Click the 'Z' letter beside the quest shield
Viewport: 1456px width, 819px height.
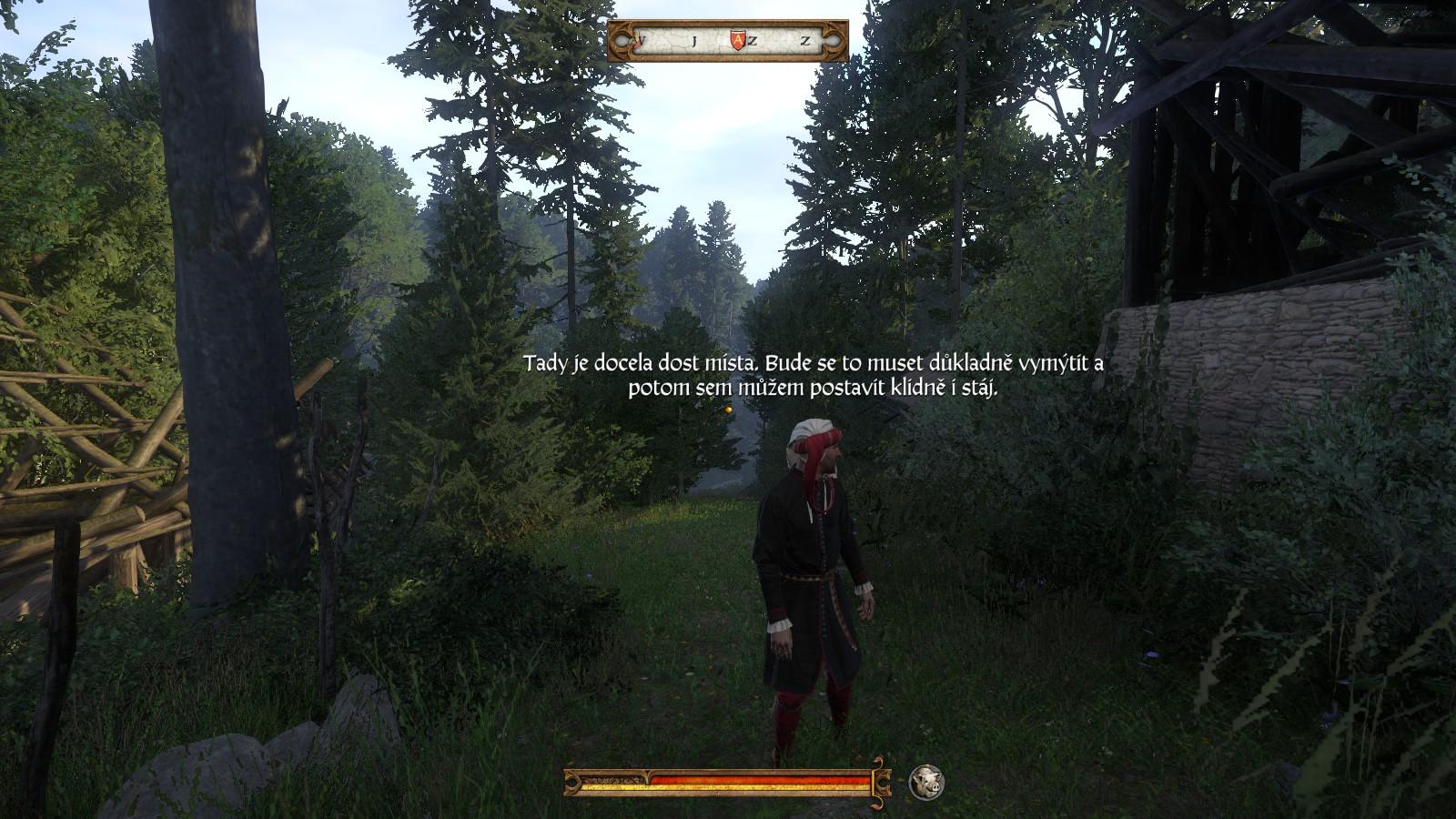point(753,40)
